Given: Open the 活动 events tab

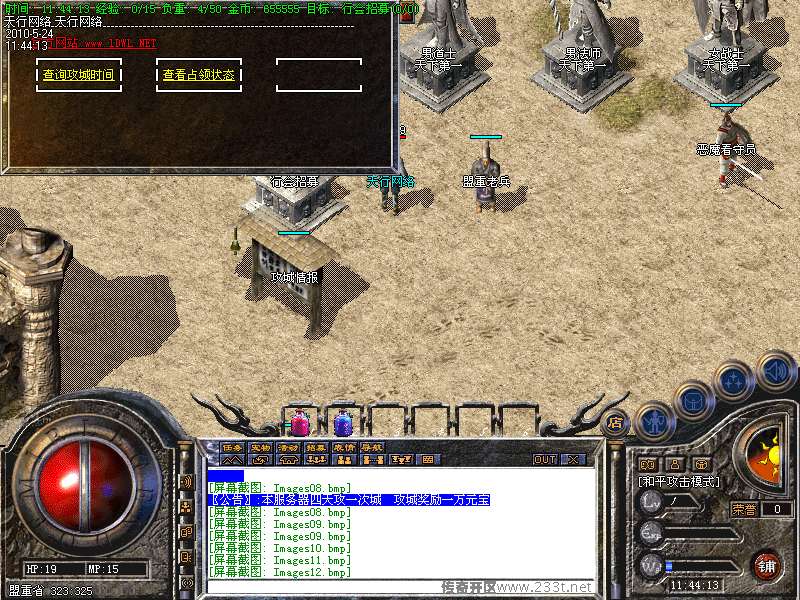Looking at the screenshot, I should 288,447.
